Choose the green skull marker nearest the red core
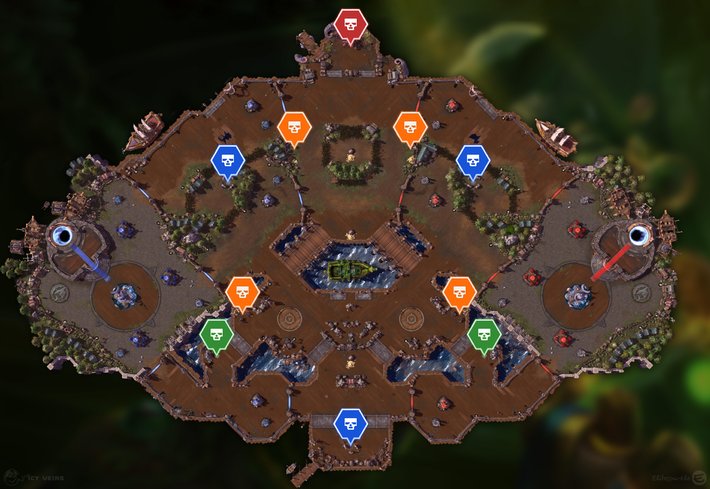Viewport: 710px width, 489px height. tap(484, 334)
